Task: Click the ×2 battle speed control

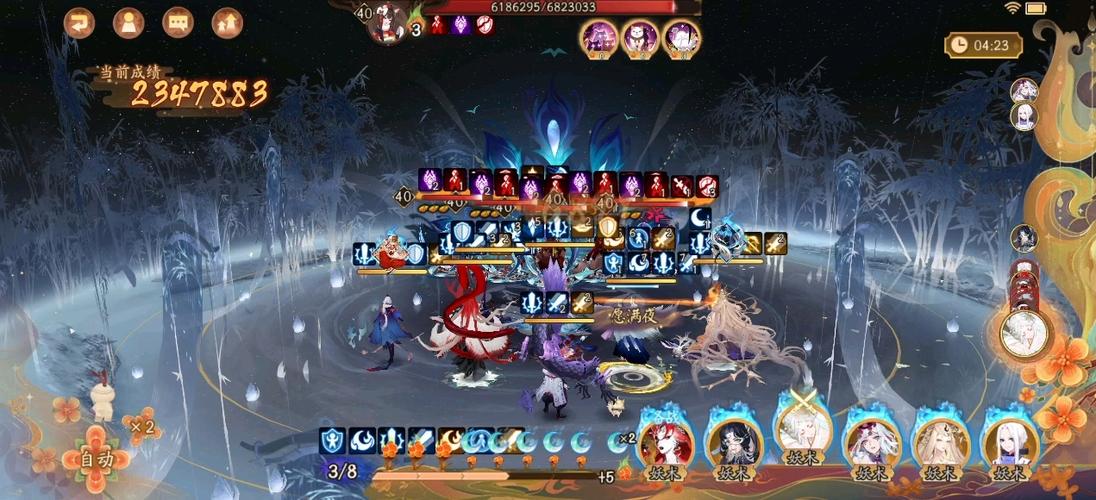Action: pyautogui.click(x=142, y=427)
